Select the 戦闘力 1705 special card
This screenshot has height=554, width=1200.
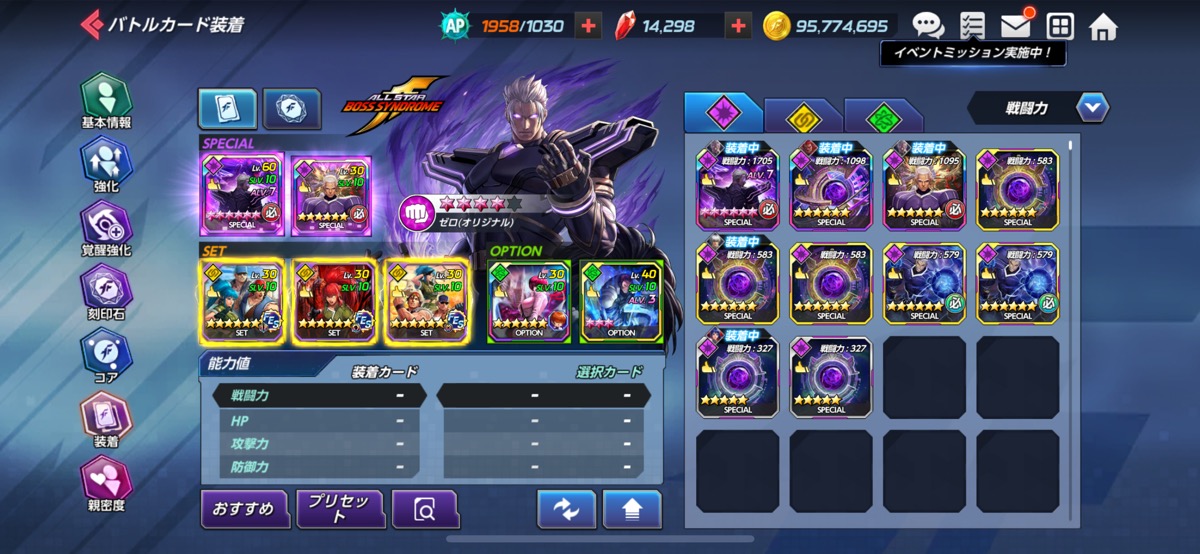738,186
